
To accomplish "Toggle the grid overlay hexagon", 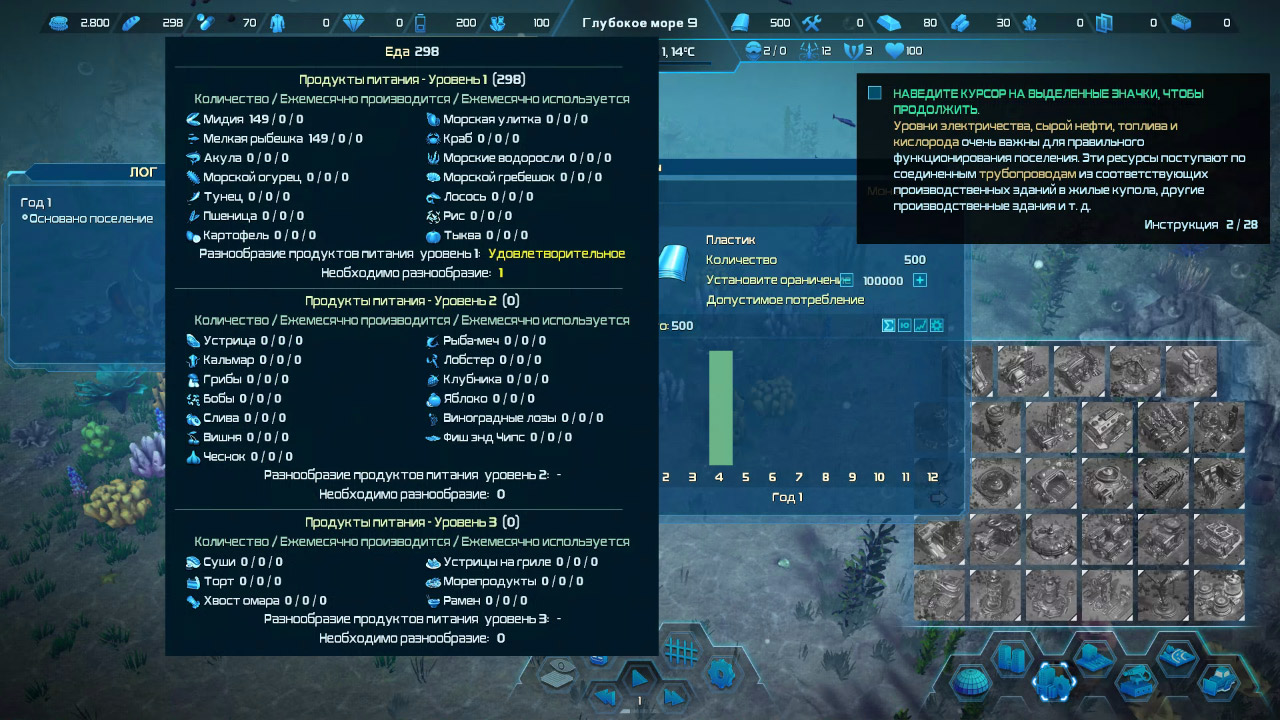I will 681,651.
